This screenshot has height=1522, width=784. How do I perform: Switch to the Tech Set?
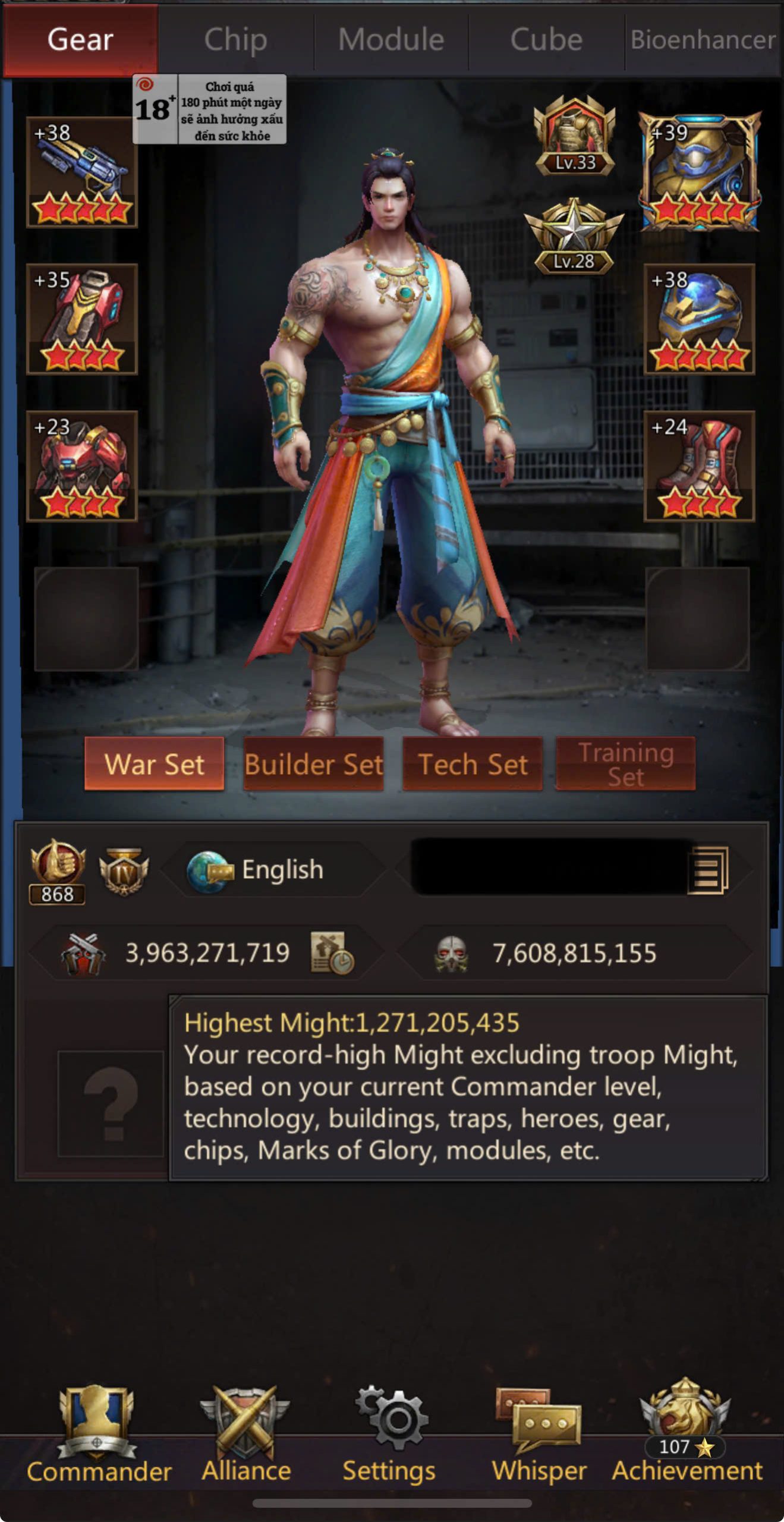473,764
